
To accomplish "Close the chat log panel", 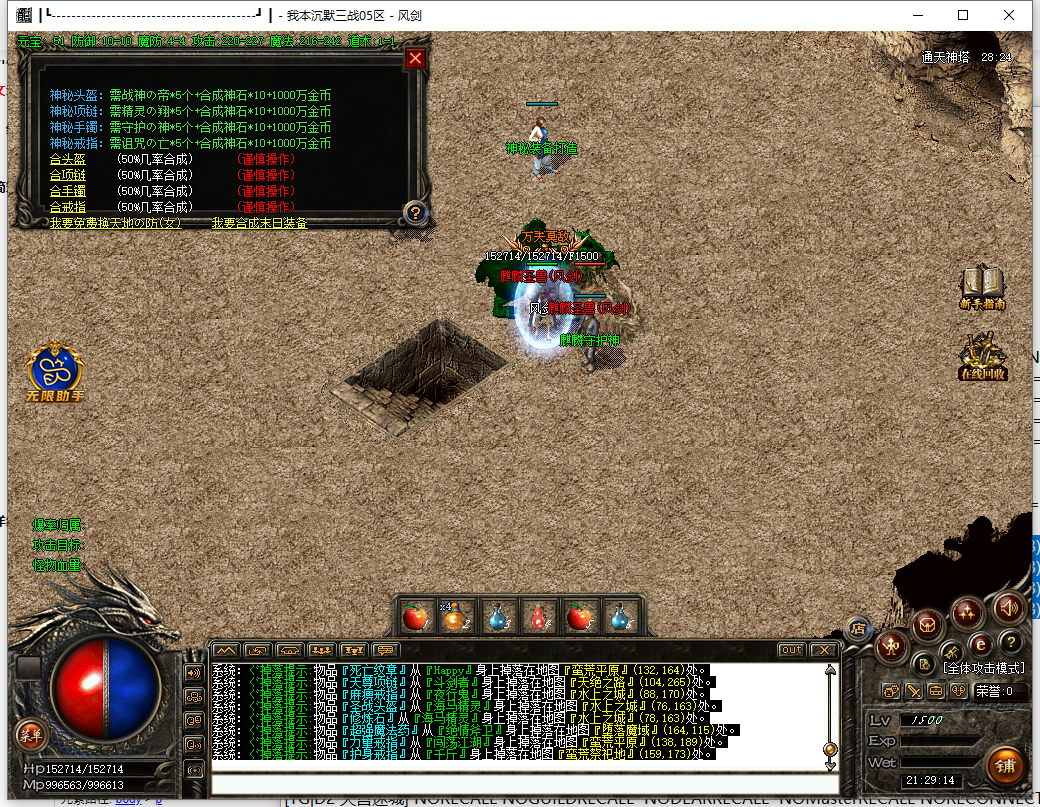I will pos(823,650).
